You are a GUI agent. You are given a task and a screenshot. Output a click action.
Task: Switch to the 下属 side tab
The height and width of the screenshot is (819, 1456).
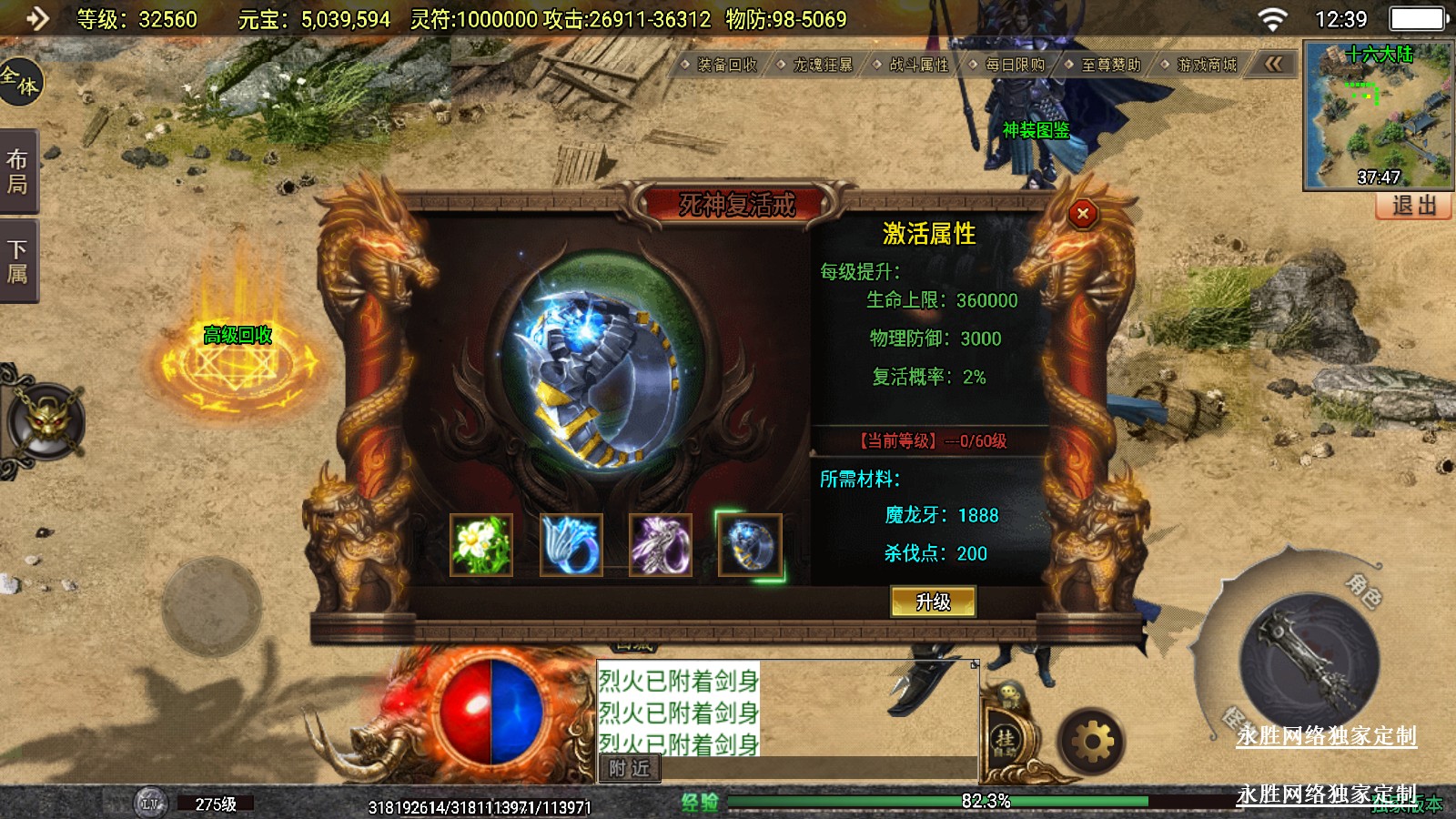[x=17, y=262]
